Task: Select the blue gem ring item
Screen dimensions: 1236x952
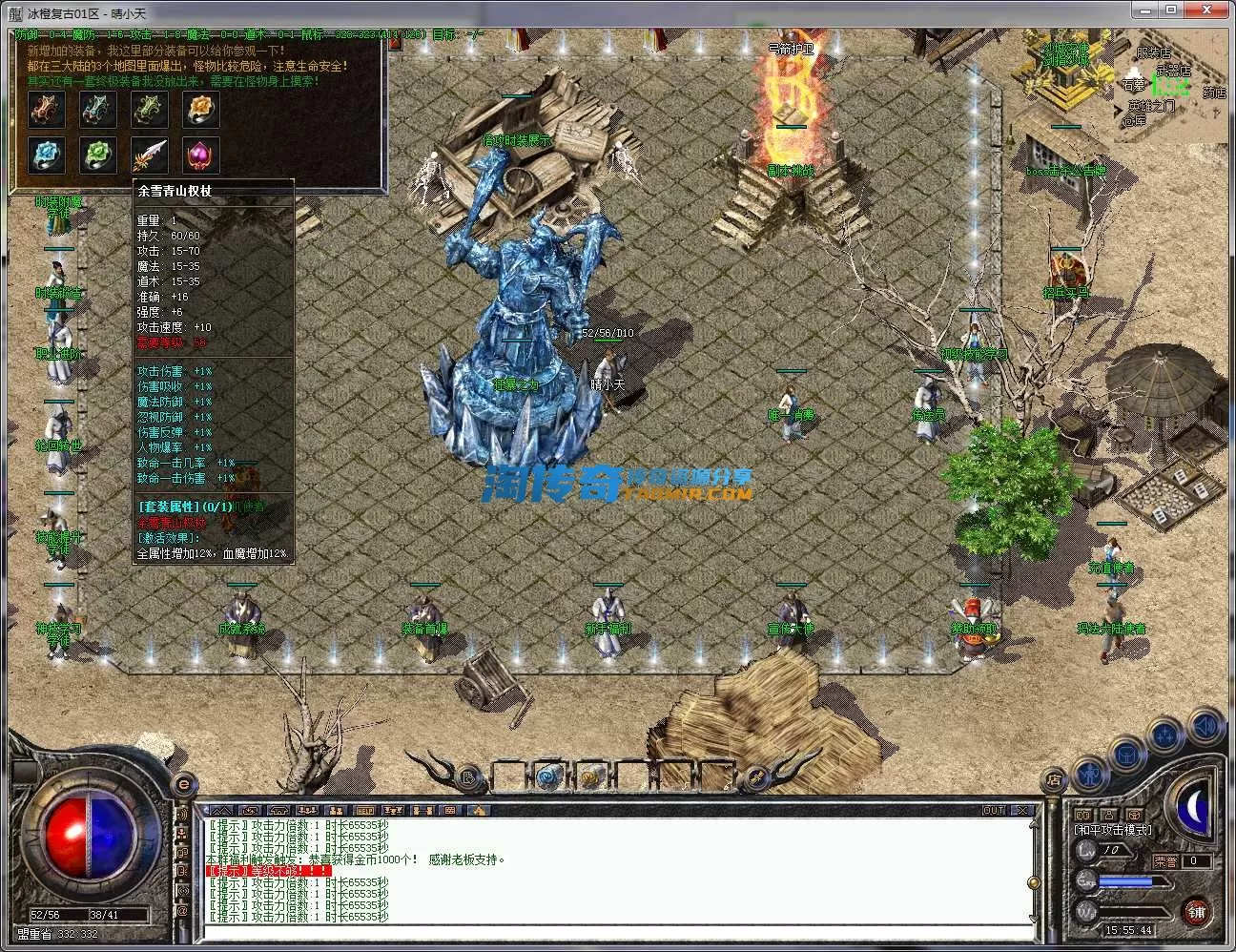Action: tap(46, 154)
